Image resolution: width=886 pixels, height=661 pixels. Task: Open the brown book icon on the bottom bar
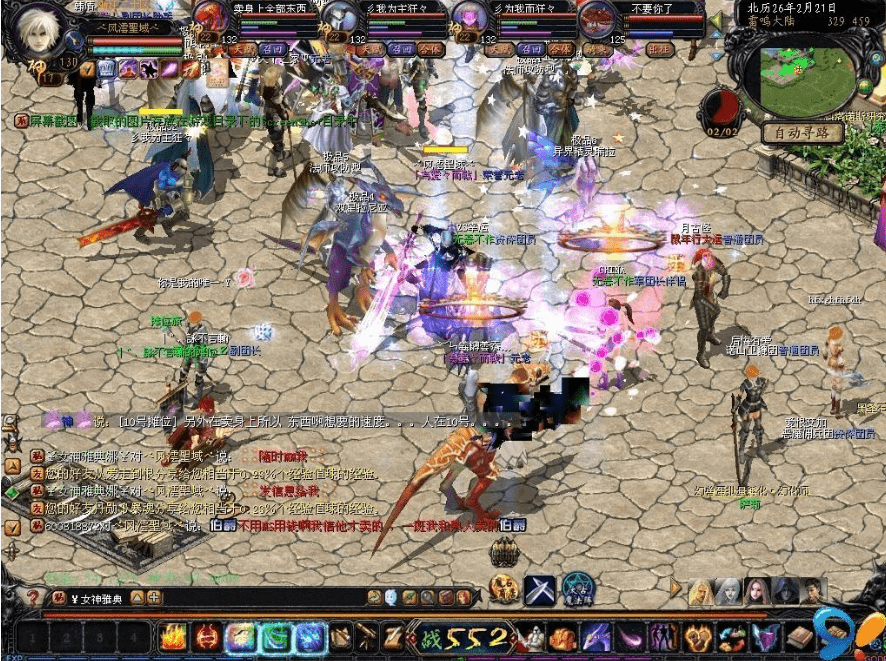click(800, 636)
